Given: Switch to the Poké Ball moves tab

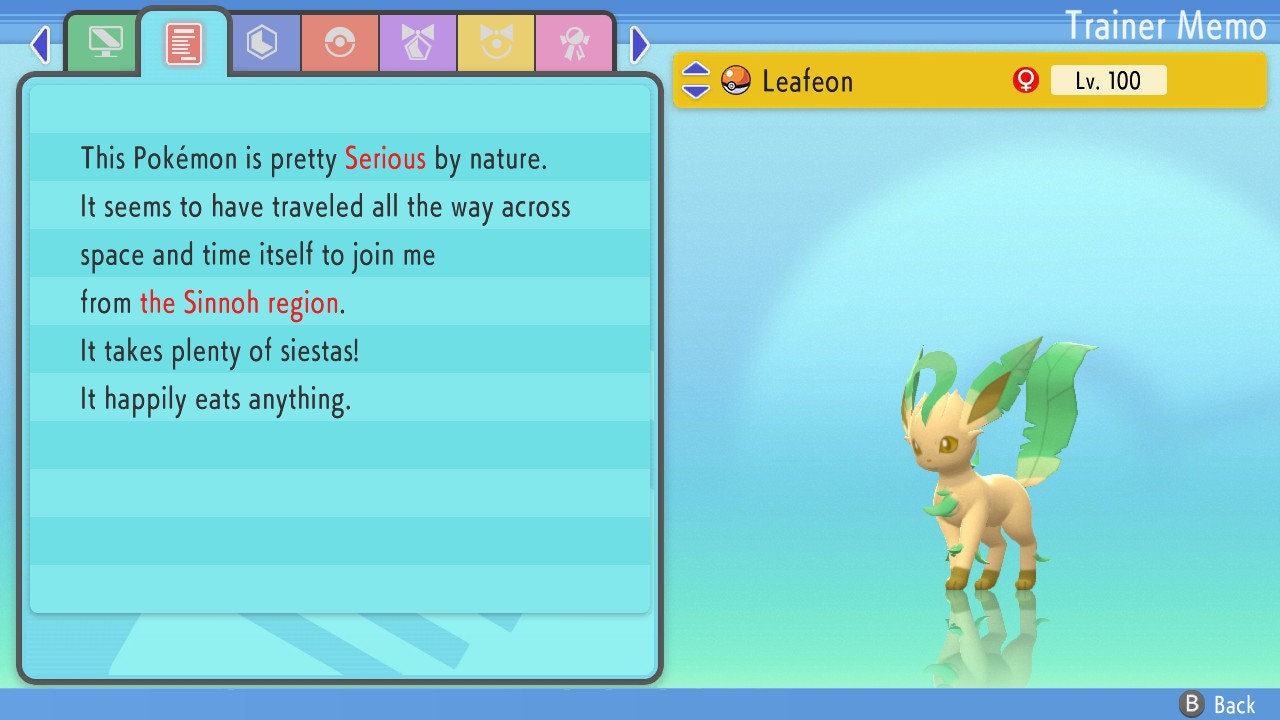Looking at the screenshot, I should click(340, 43).
